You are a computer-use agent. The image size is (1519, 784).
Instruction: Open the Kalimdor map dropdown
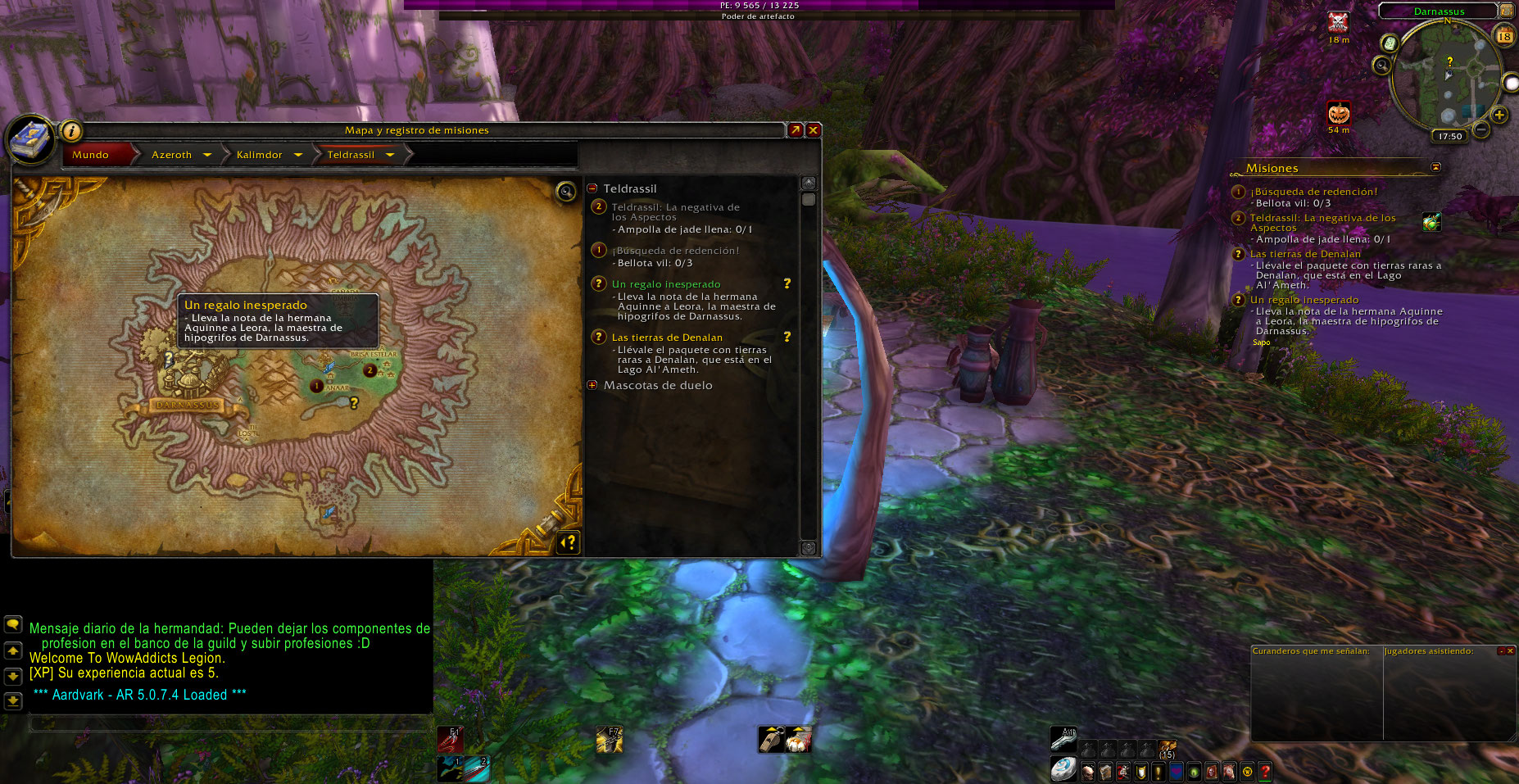pyautogui.click(x=298, y=155)
